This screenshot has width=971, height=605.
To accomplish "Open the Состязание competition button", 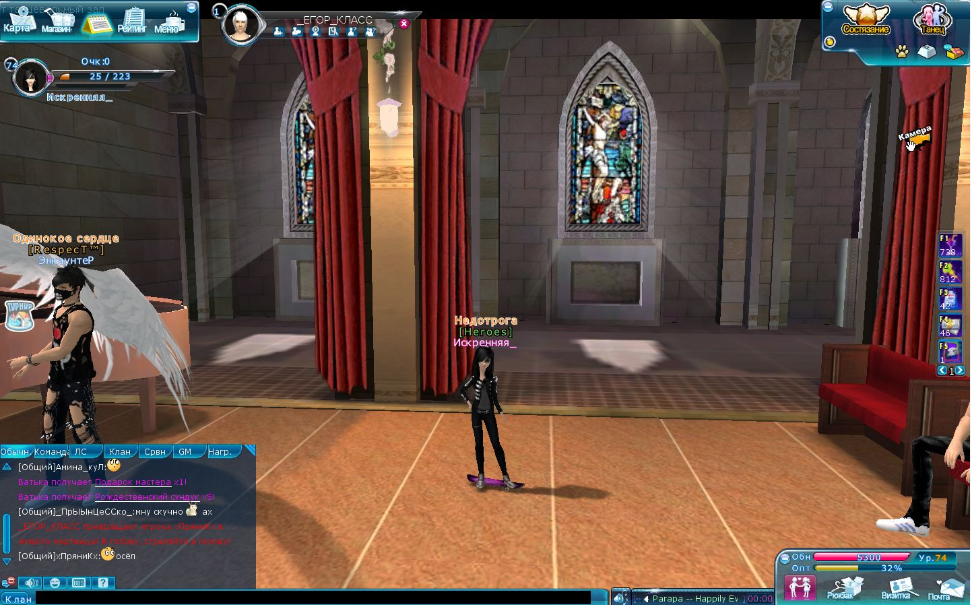I will point(865,19).
